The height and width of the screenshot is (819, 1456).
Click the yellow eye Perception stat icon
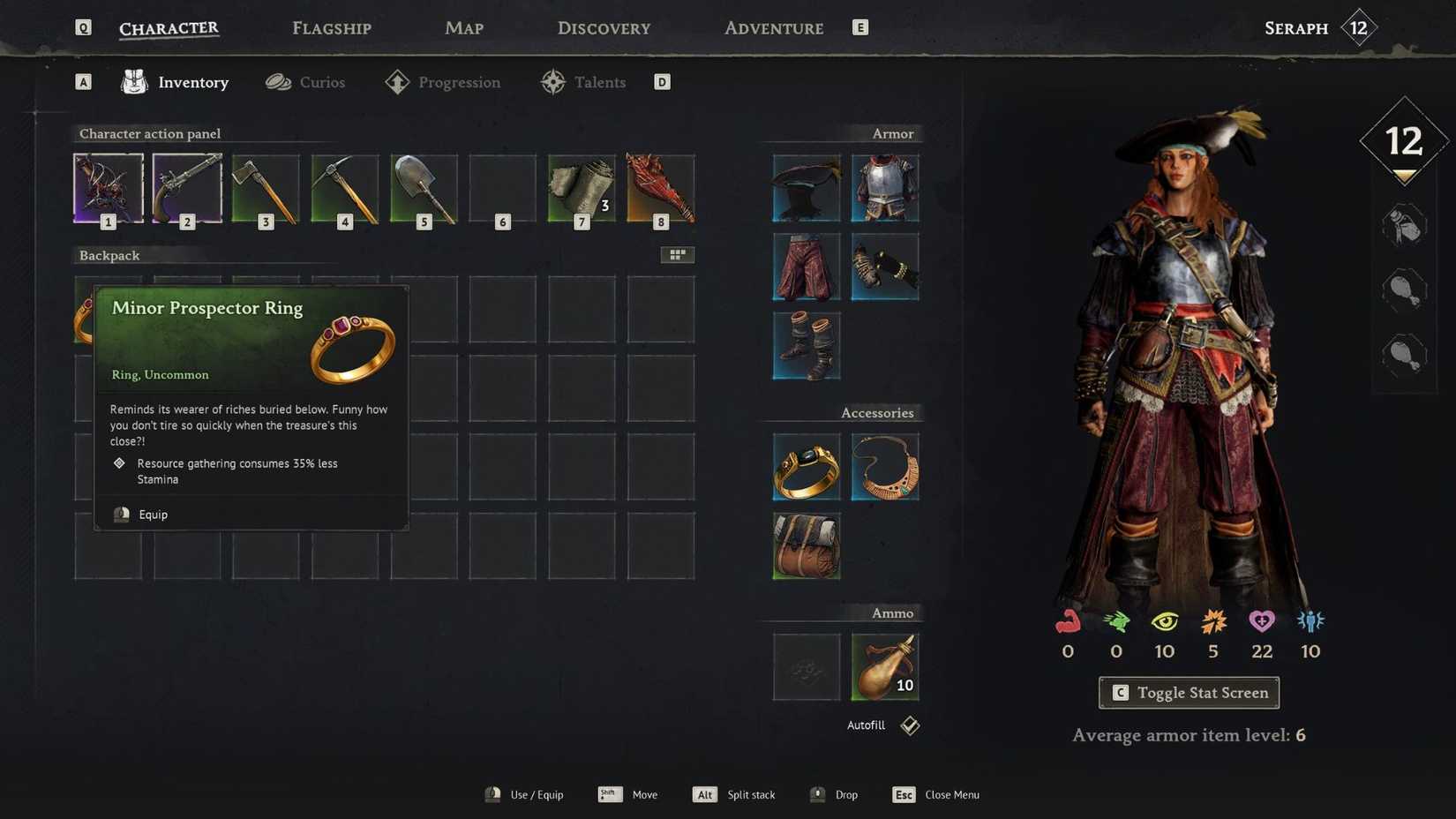(1164, 622)
